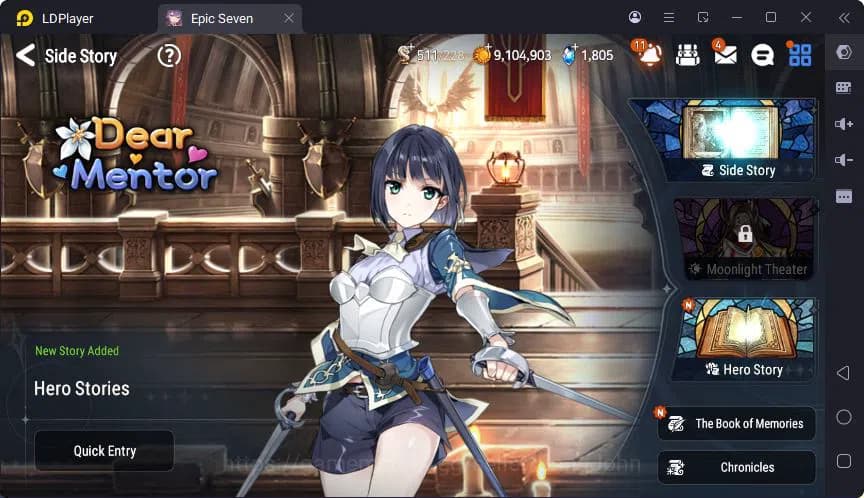Go back using the Side Story arrow
Viewport: 864px width, 498px height.
25,56
